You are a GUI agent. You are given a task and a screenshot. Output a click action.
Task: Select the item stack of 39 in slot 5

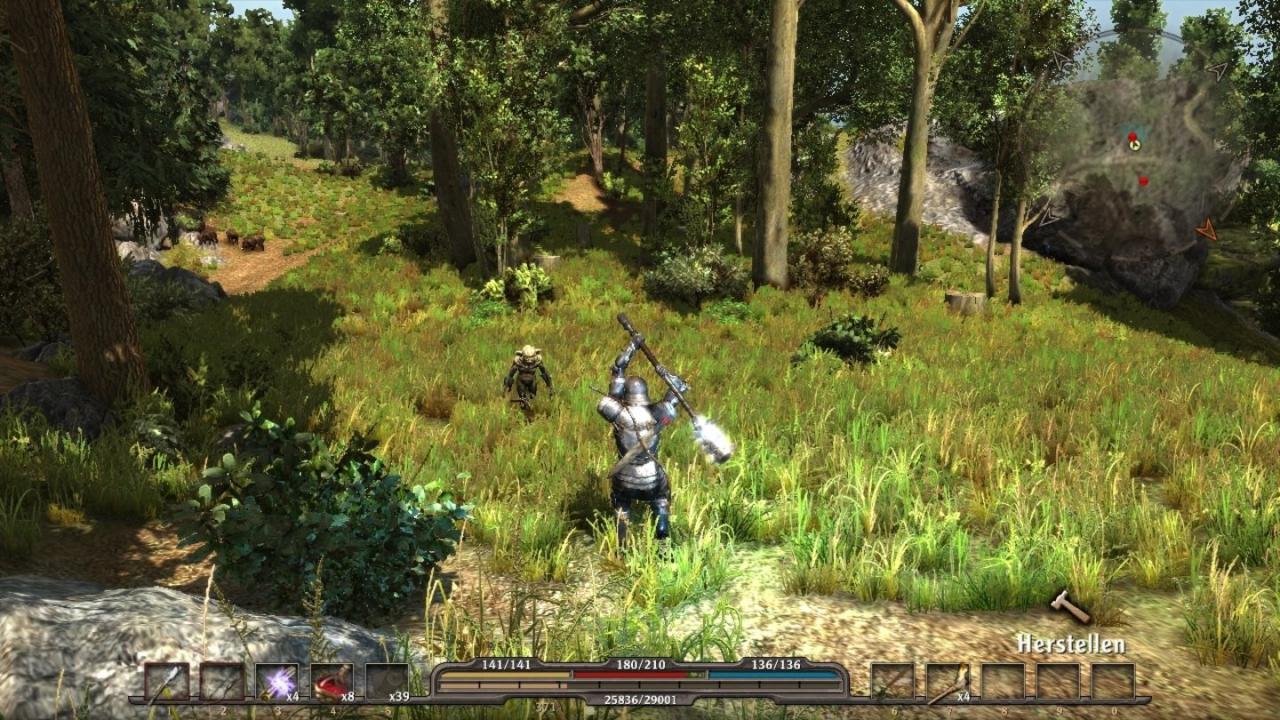(x=386, y=680)
